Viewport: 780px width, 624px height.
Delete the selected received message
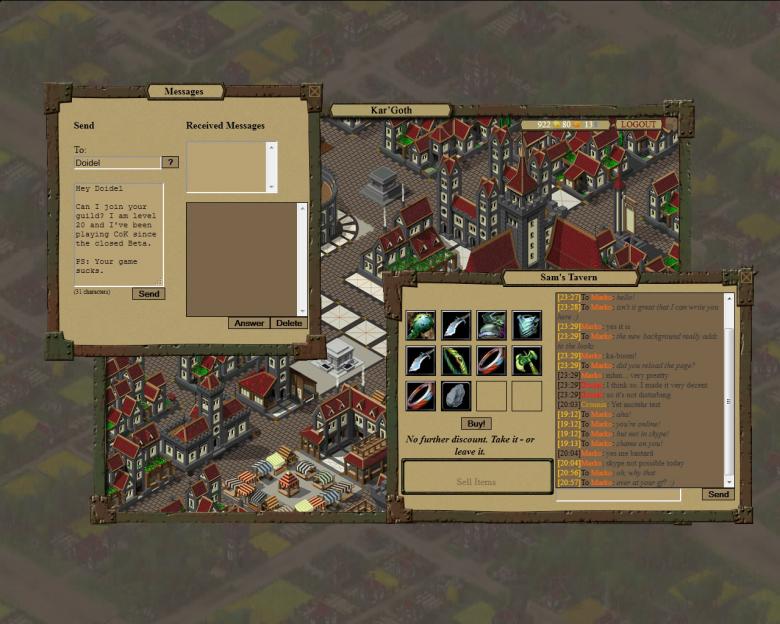[289, 323]
